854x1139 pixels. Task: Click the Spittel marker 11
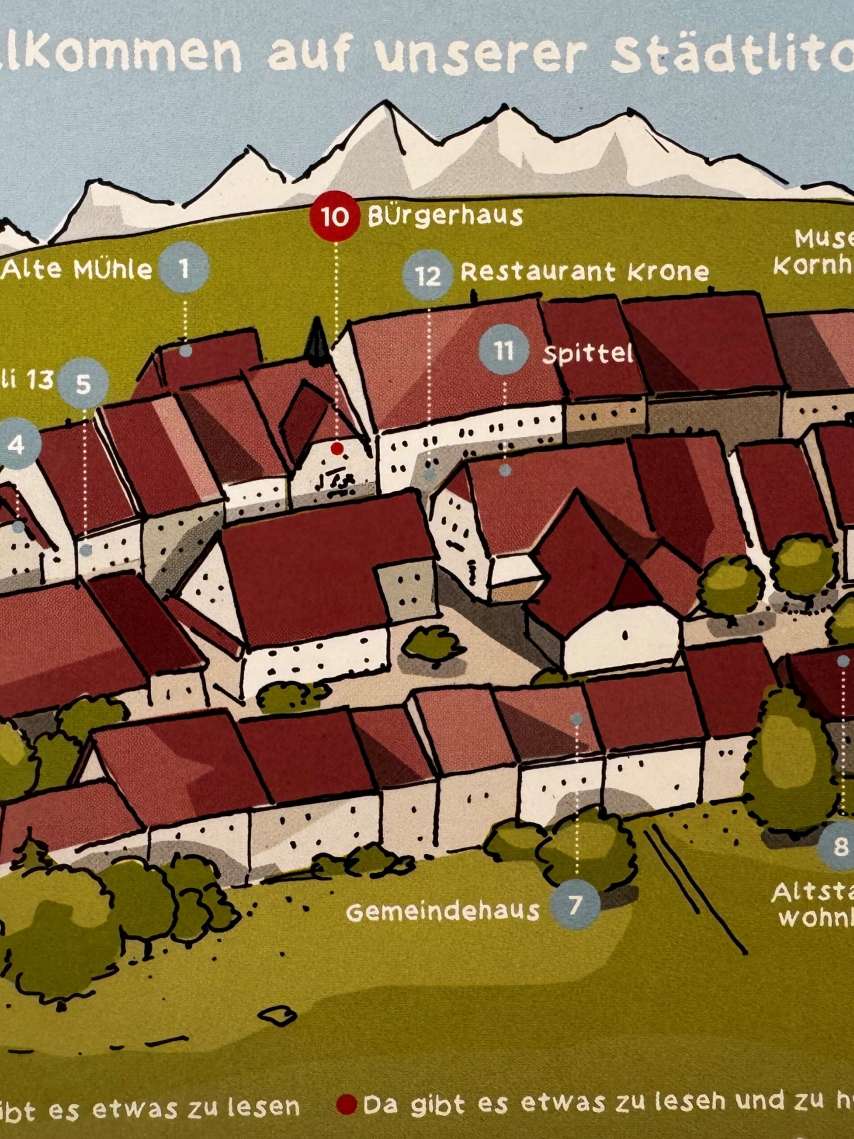503,351
